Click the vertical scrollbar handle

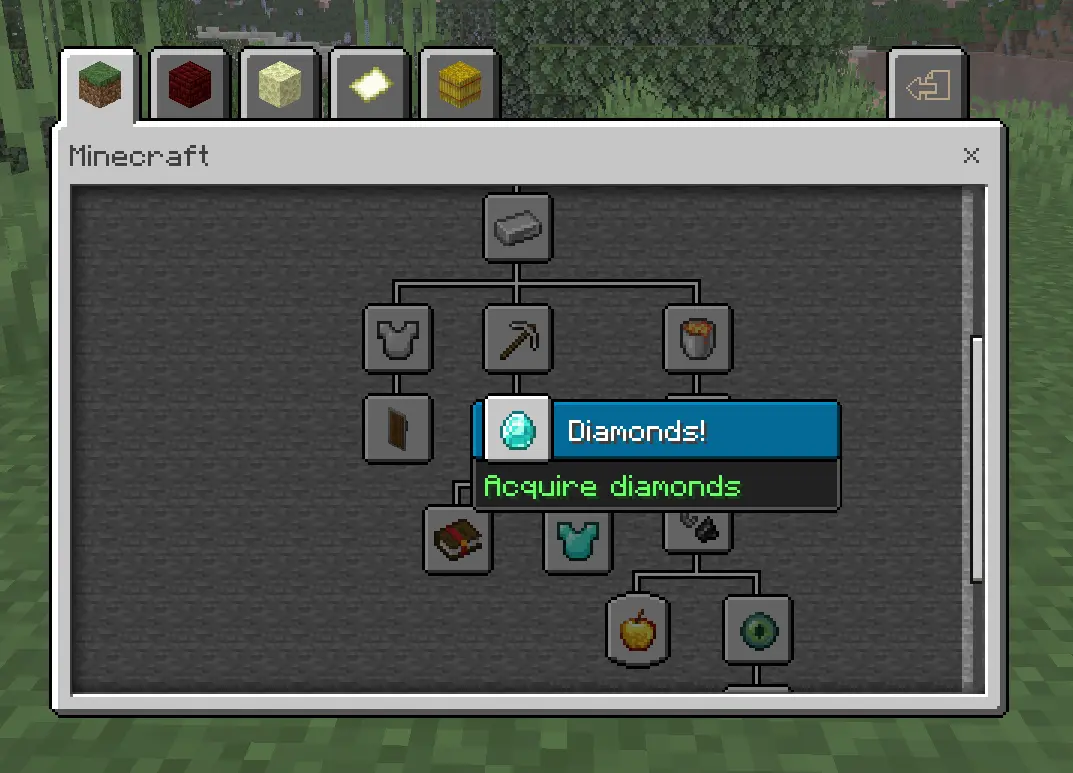tap(977, 458)
